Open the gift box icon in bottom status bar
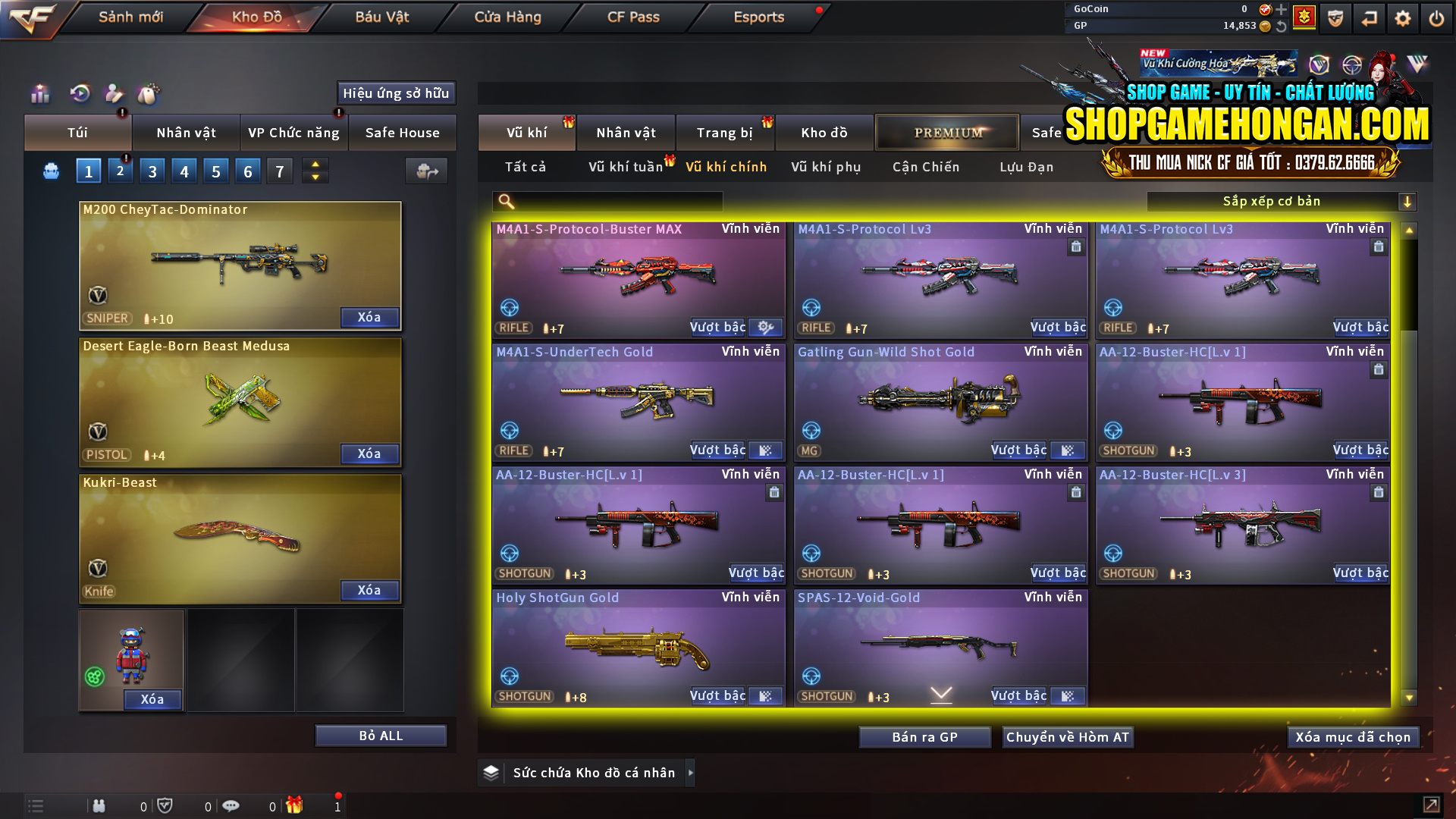 (x=296, y=806)
